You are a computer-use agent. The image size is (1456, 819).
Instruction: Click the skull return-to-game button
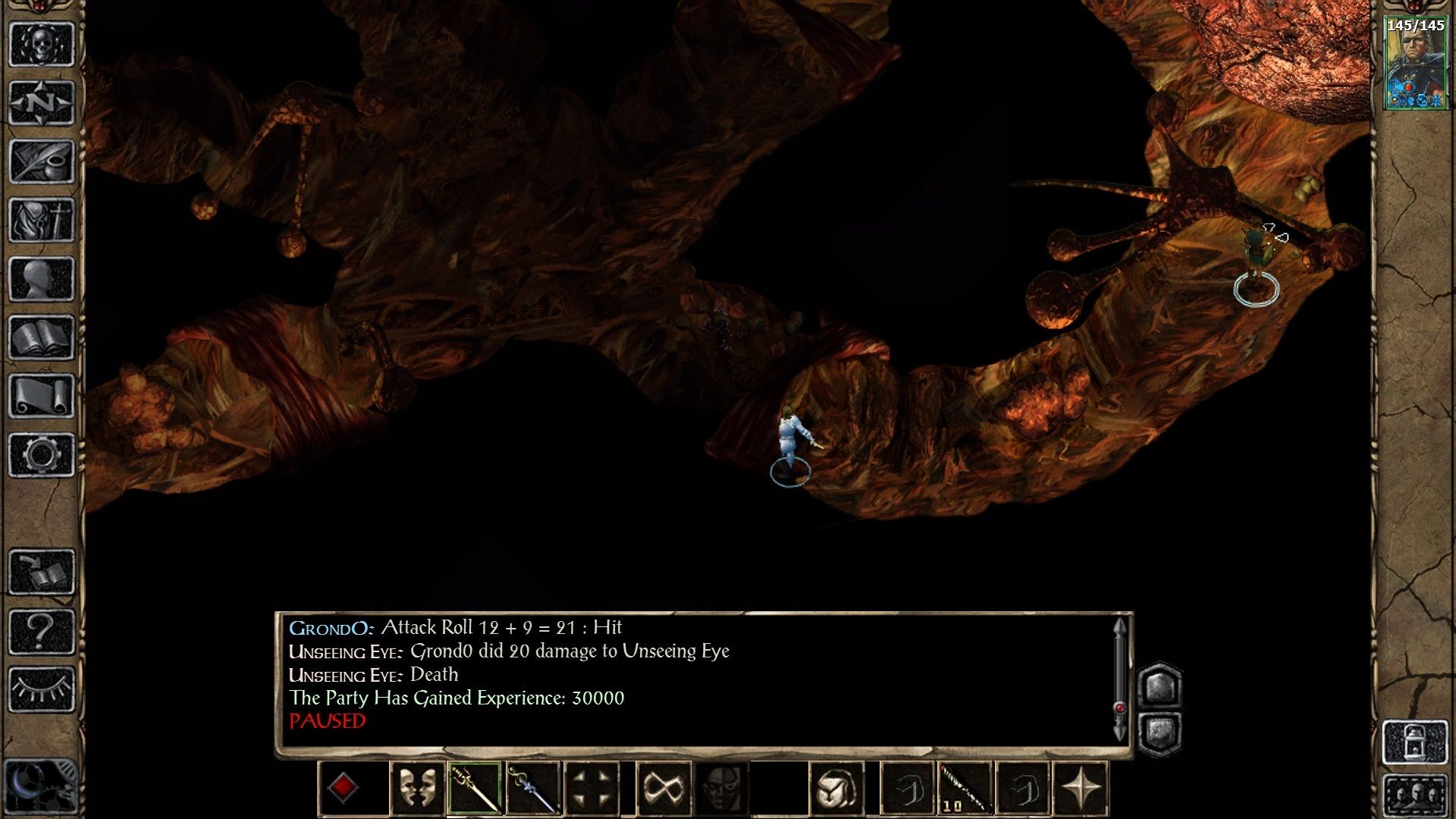pyautogui.click(x=42, y=44)
